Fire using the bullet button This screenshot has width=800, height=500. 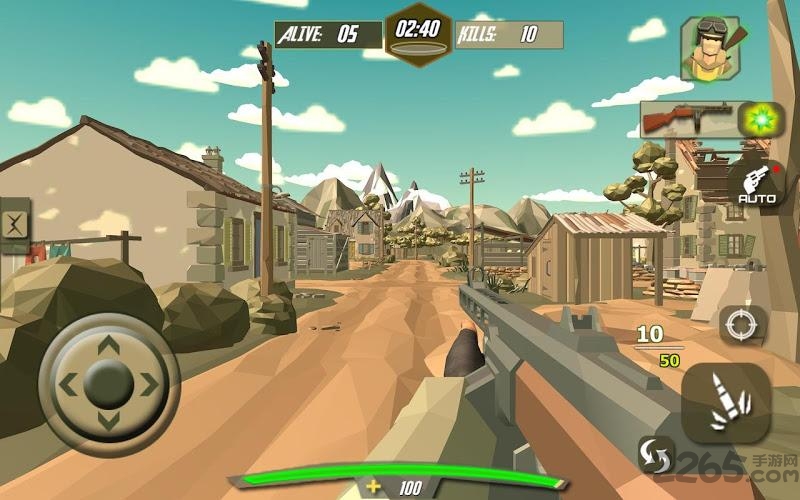click(x=725, y=402)
